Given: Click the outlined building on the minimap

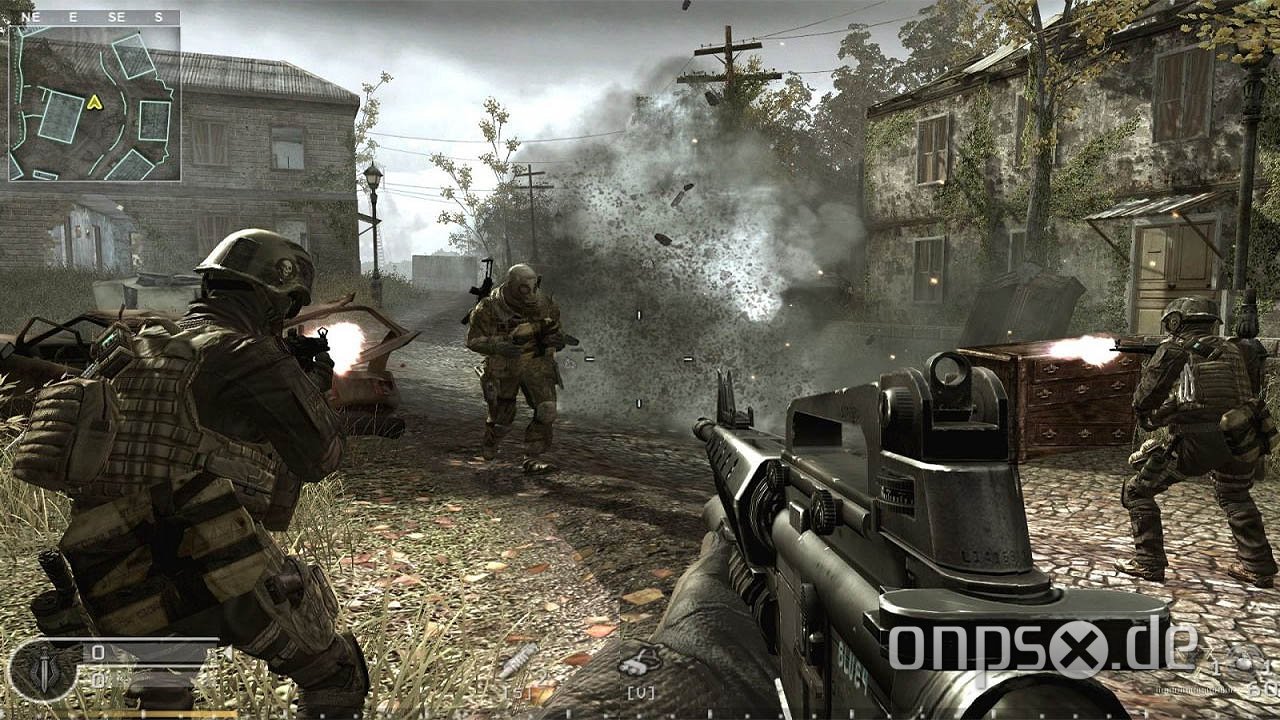Looking at the screenshot, I should pyautogui.click(x=60, y=117).
